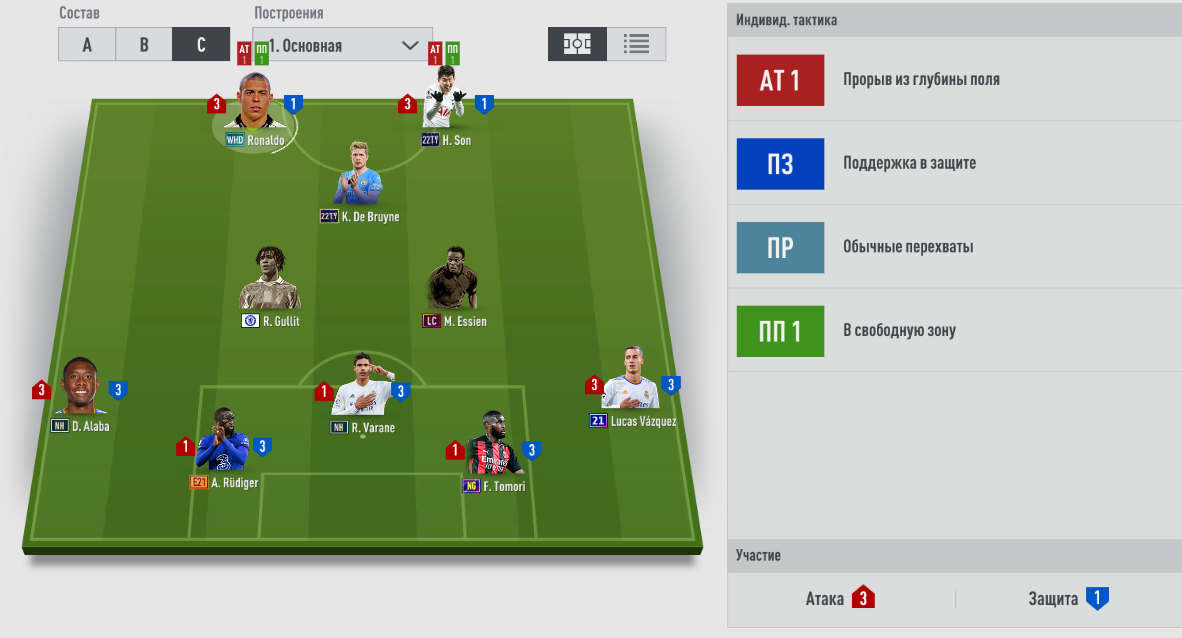Switch to list view of players
Image resolution: width=1182 pixels, height=638 pixels.
[636, 44]
